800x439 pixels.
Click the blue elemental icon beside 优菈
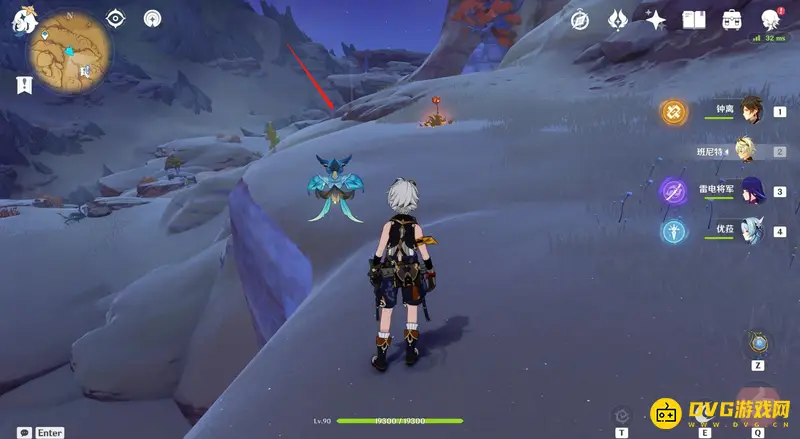[x=674, y=231]
